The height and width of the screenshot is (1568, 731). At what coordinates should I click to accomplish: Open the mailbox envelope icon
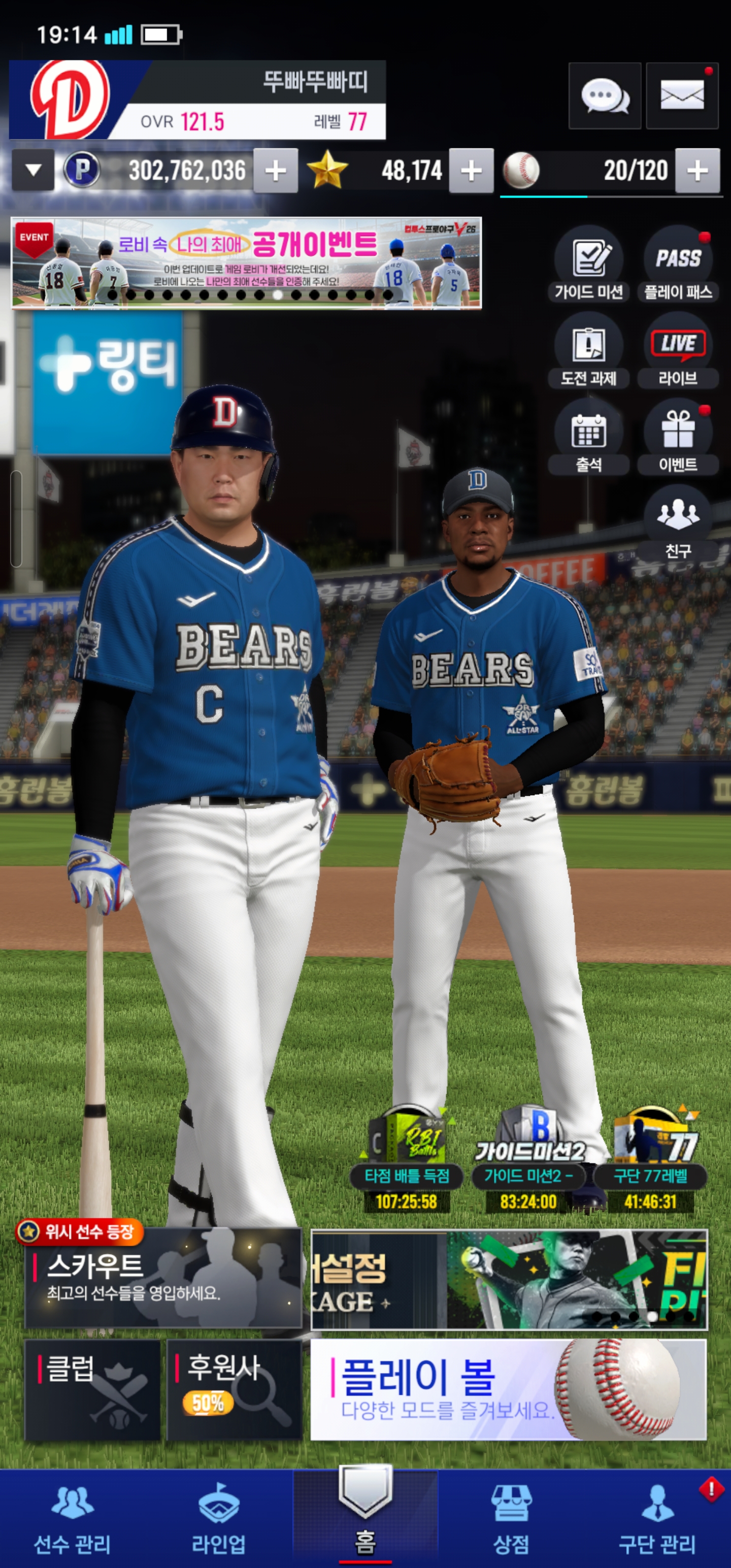coord(682,95)
